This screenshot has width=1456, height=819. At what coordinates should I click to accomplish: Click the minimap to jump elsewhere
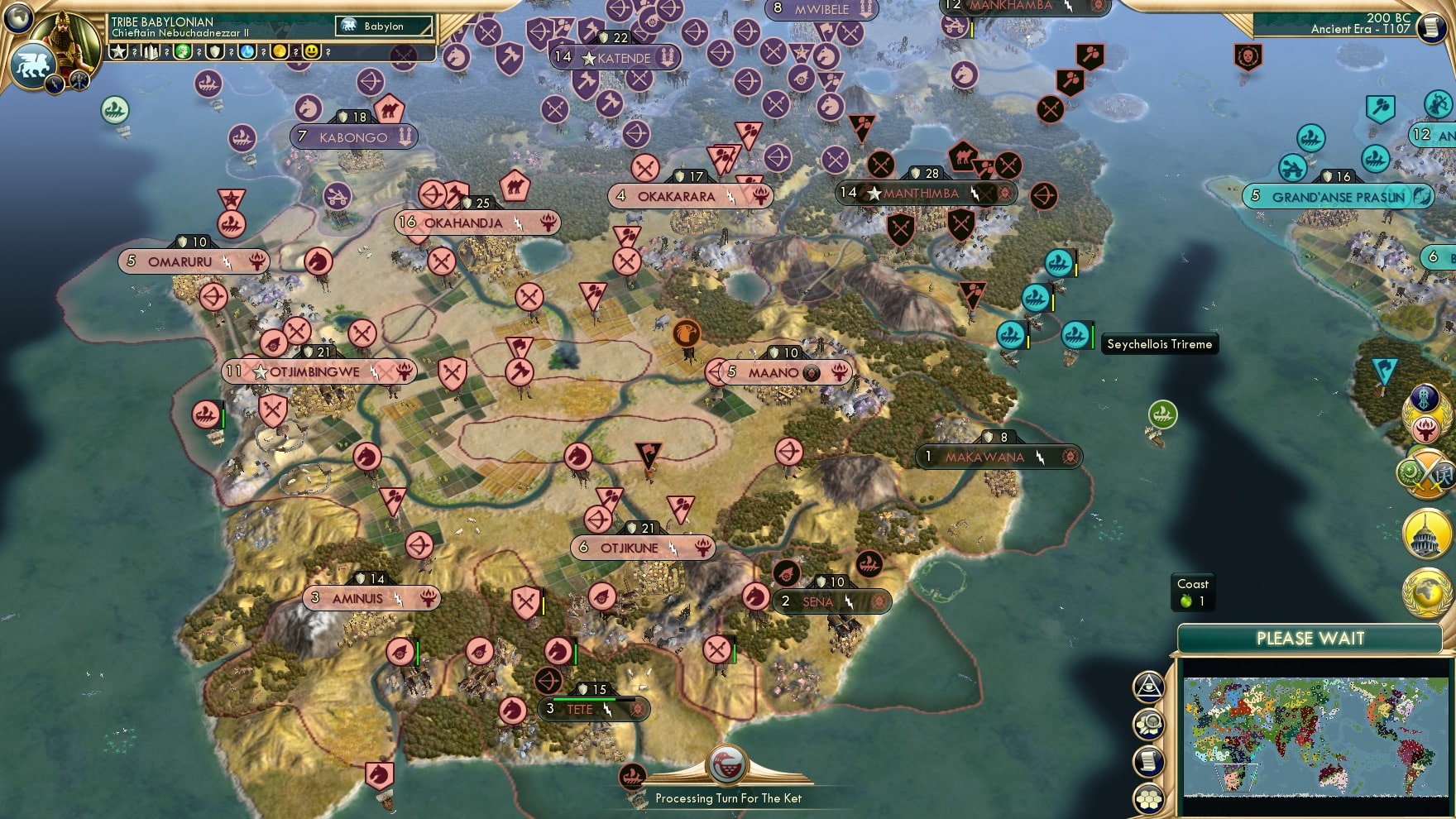pyautogui.click(x=1315, y=736)
